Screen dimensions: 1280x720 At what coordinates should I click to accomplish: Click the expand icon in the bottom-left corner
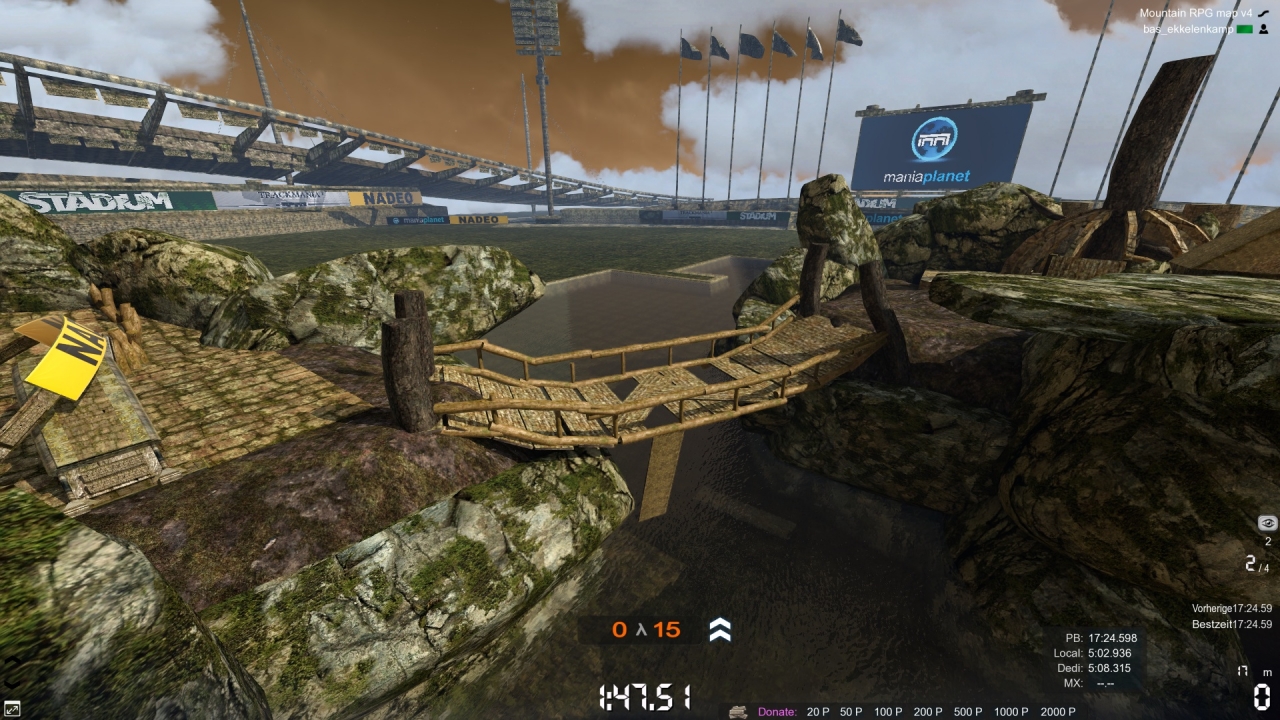point(12,709)
